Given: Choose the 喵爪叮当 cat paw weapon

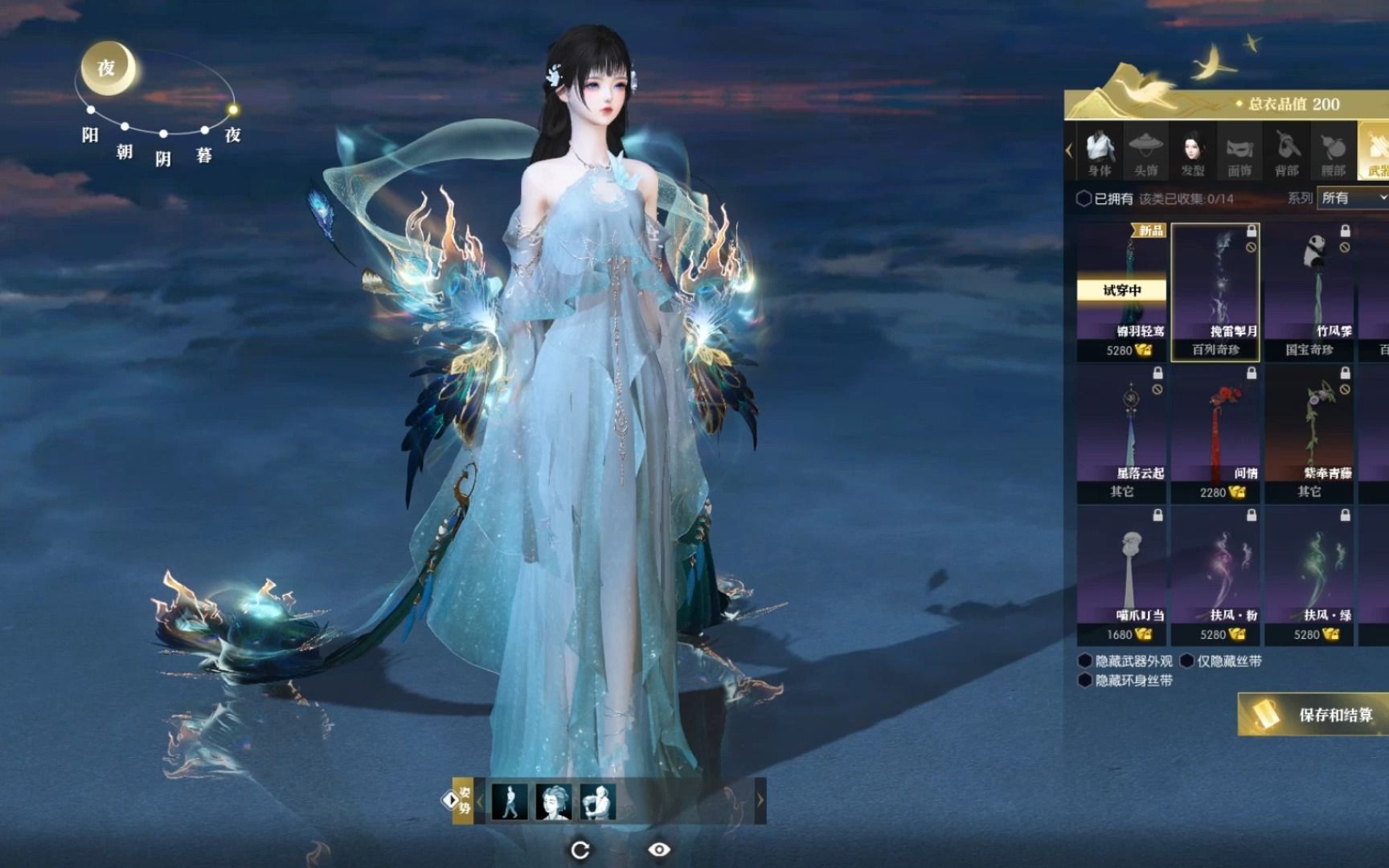Looking at the screenshot, I should coord(1121,575).
